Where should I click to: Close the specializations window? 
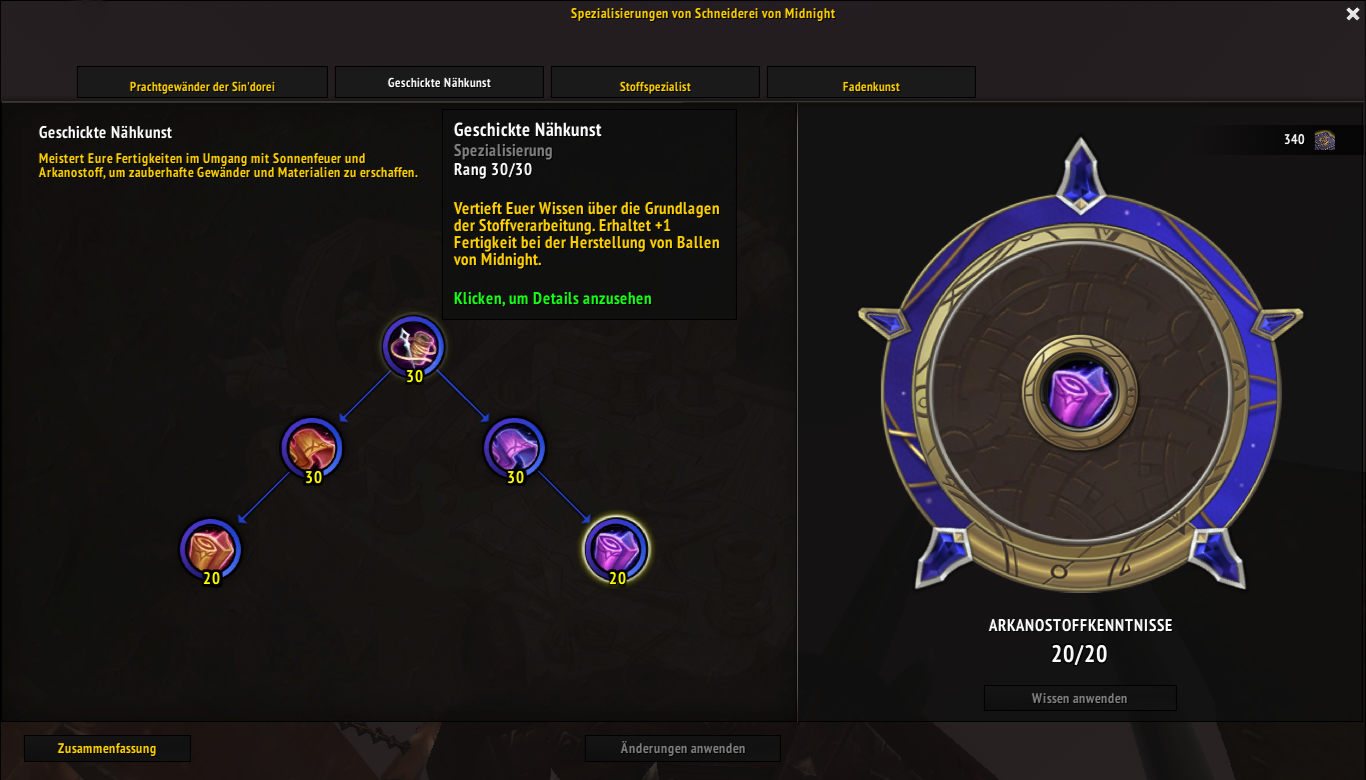pos(1352,14)
